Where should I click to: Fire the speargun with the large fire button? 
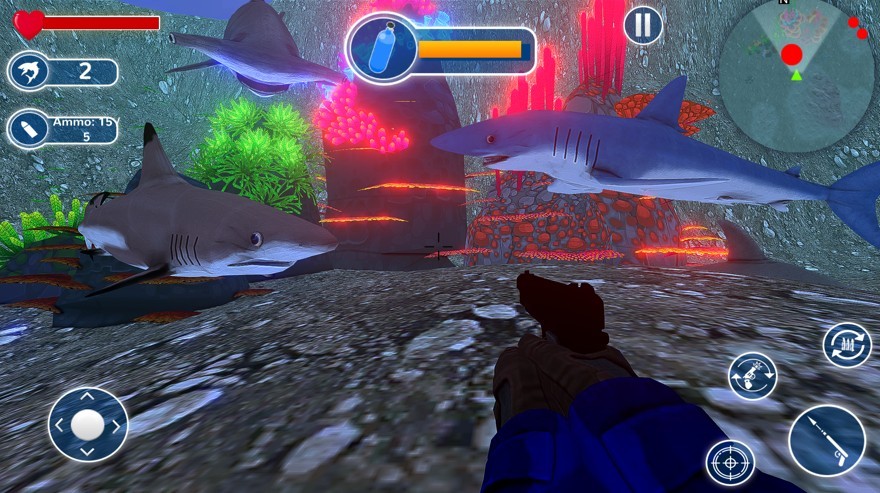826,441
